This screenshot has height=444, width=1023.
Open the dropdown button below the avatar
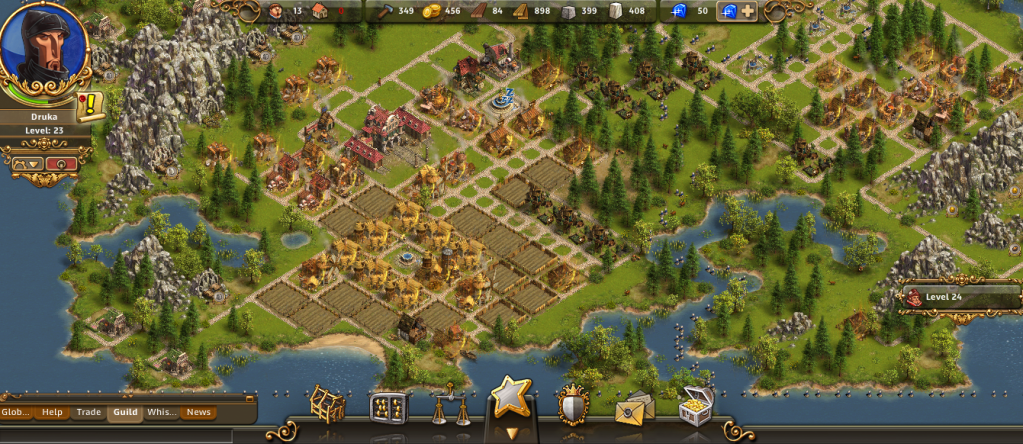tap(26, 163)
